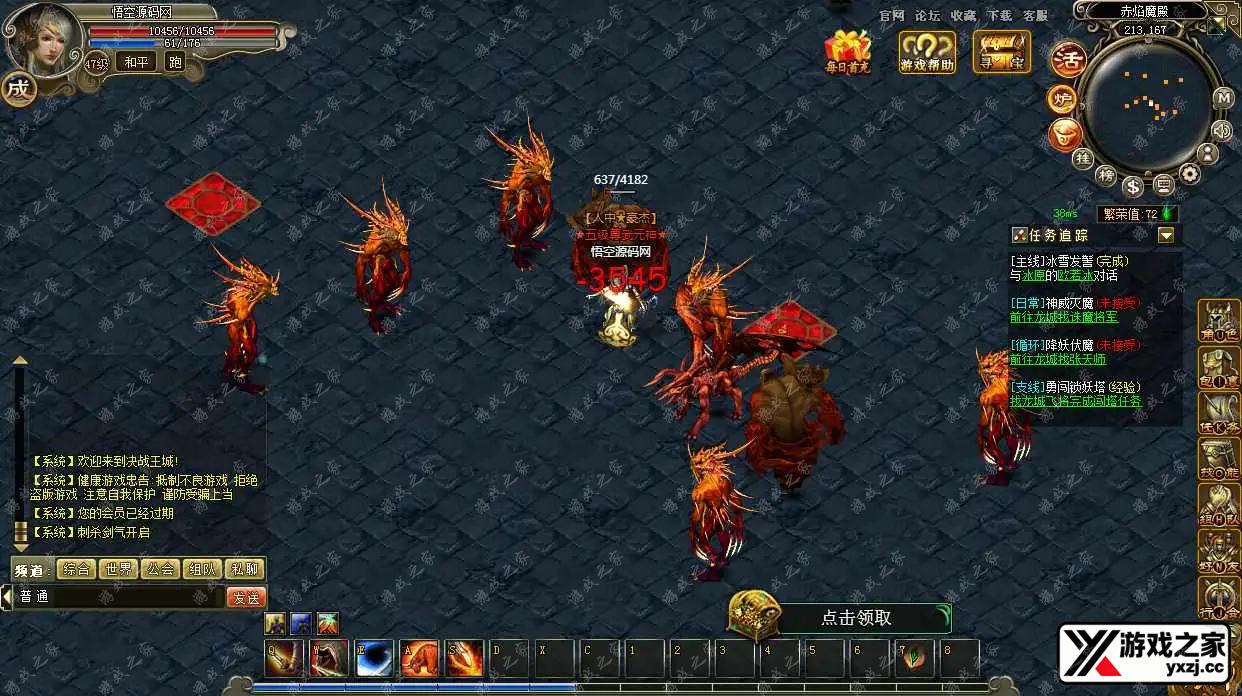Open the world map with M button
The width and height of the screenshot is (1242, 696).
coord(1223,98)
